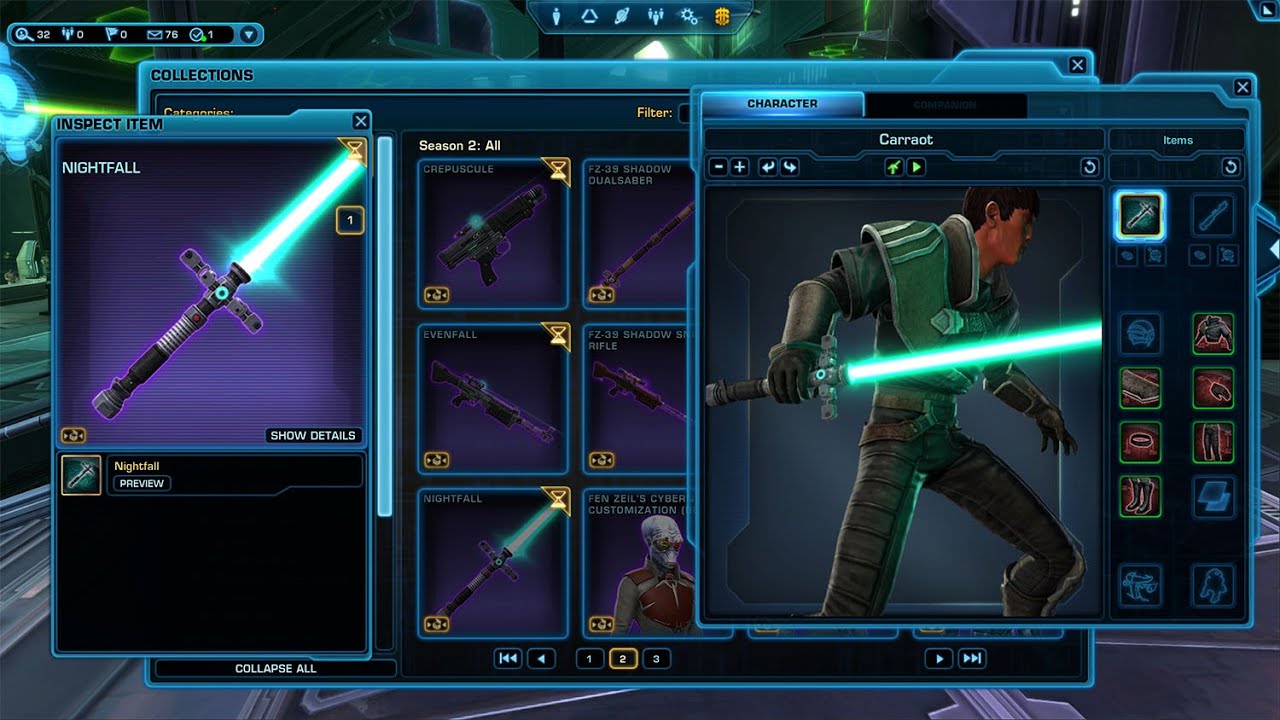
Task: Zoom in the character preview
Action: [740, 167]
